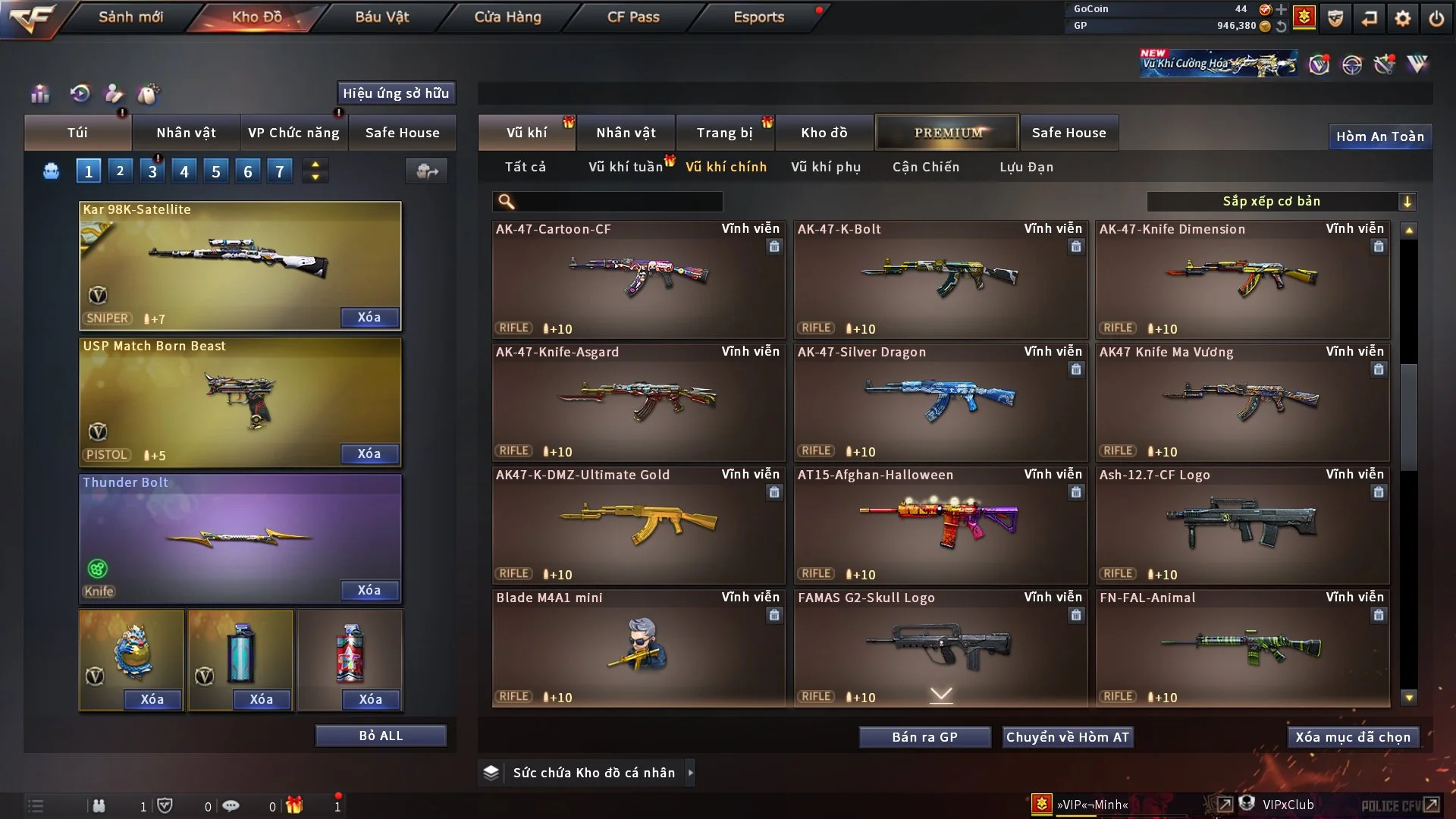This screenshot has width=1456, height=819.
Task: Pick the AT15-Afghan-Halloween rifle
Action: [940, 525]
